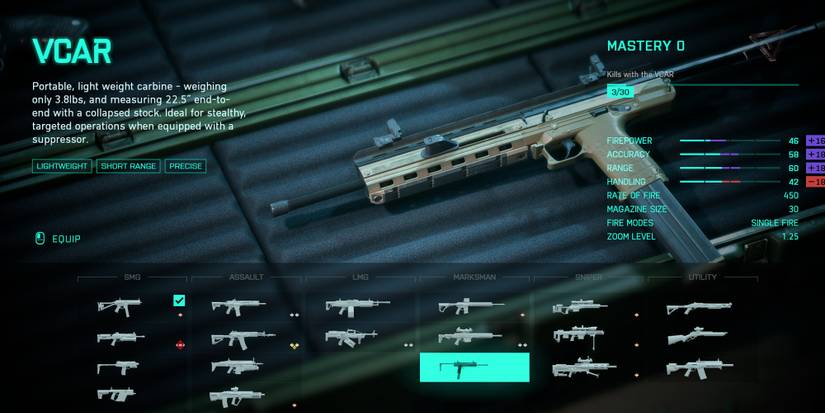Pick the first utility shotgun
The width and height of the screenshot is (825, 413).
click(699, 308)
